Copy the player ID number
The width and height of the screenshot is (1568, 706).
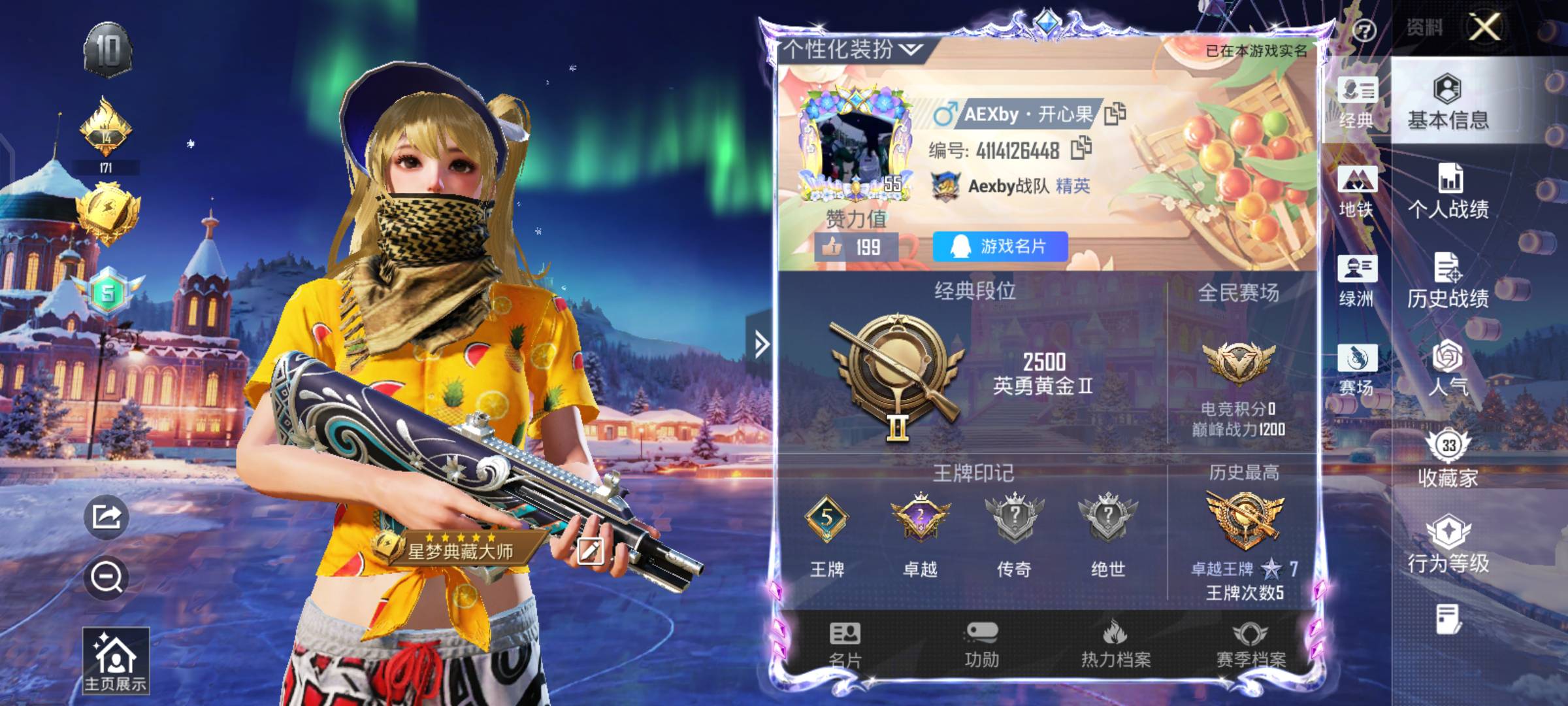click(1081, 148)
